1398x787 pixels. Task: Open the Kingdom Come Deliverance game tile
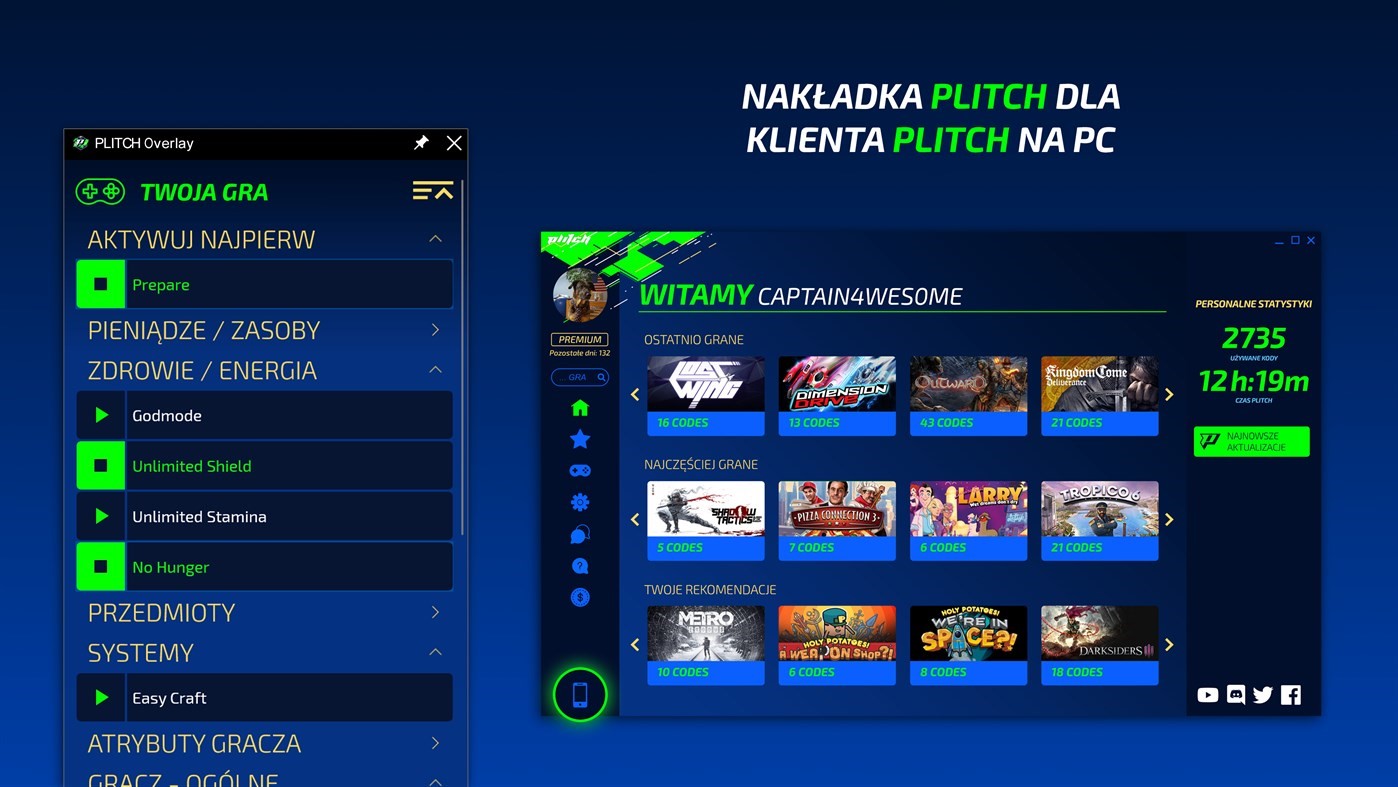pyautogui.click(x=1099, y=394)
